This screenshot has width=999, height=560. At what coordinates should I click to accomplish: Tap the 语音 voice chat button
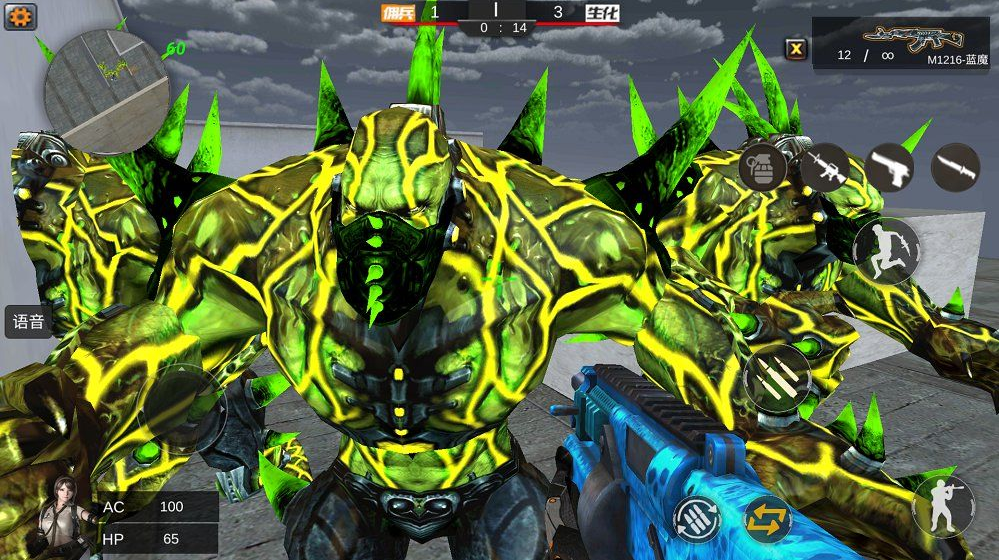coord(29,321)
